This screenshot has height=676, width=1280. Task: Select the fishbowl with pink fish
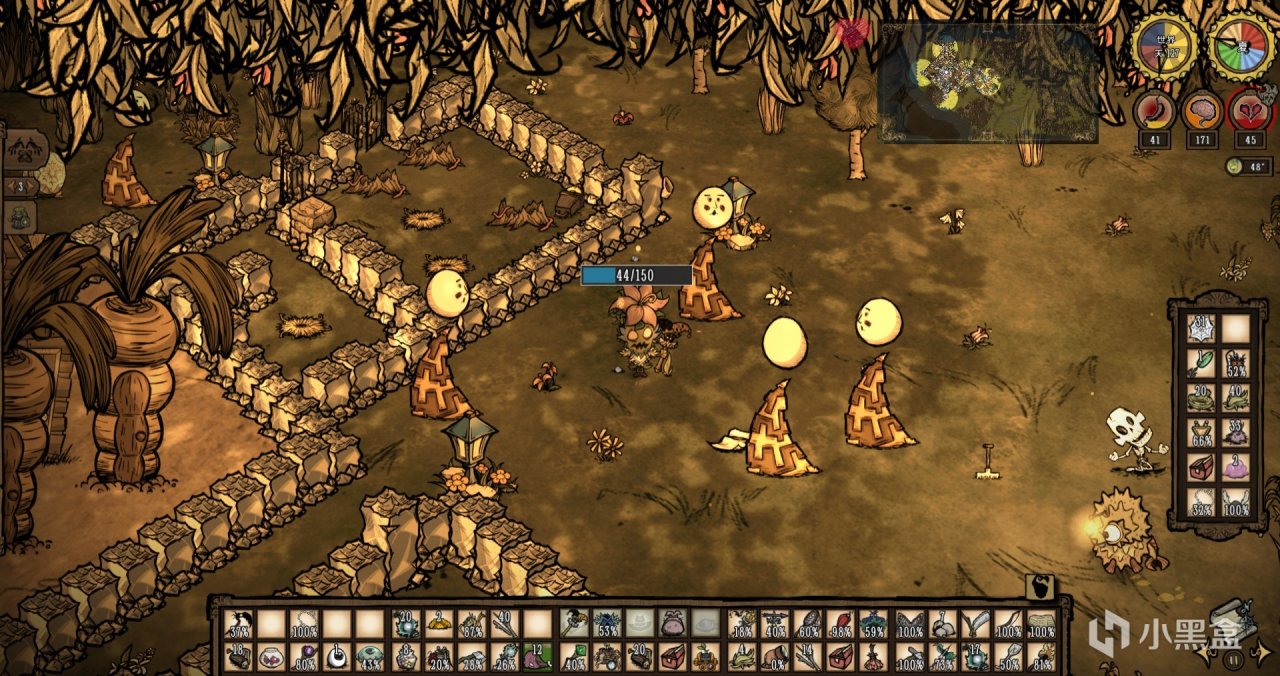[x=271, y=658]
